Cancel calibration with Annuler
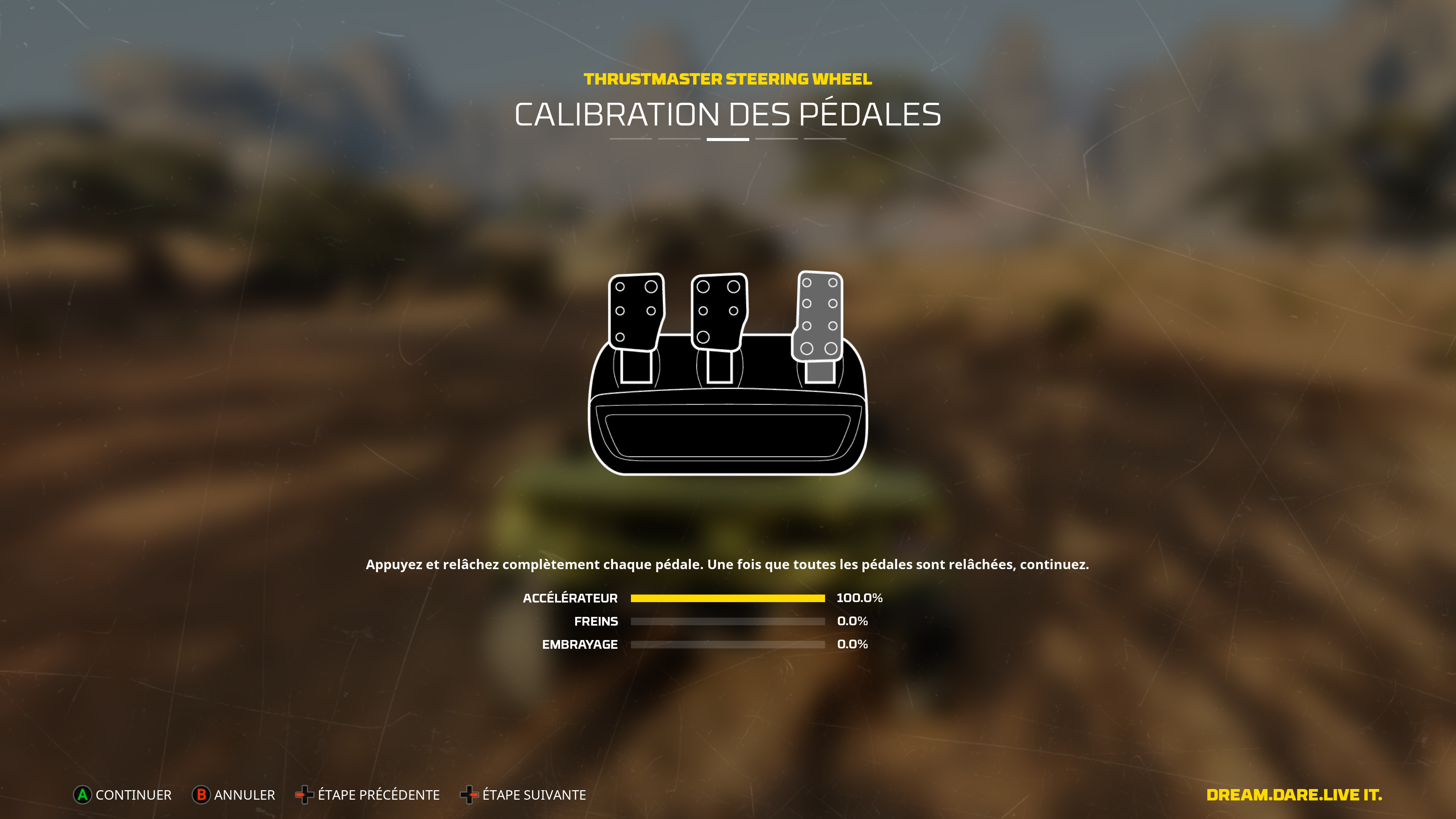Image resolution: width=1456 pixels, height=819 pixels. tap(234, 795)
